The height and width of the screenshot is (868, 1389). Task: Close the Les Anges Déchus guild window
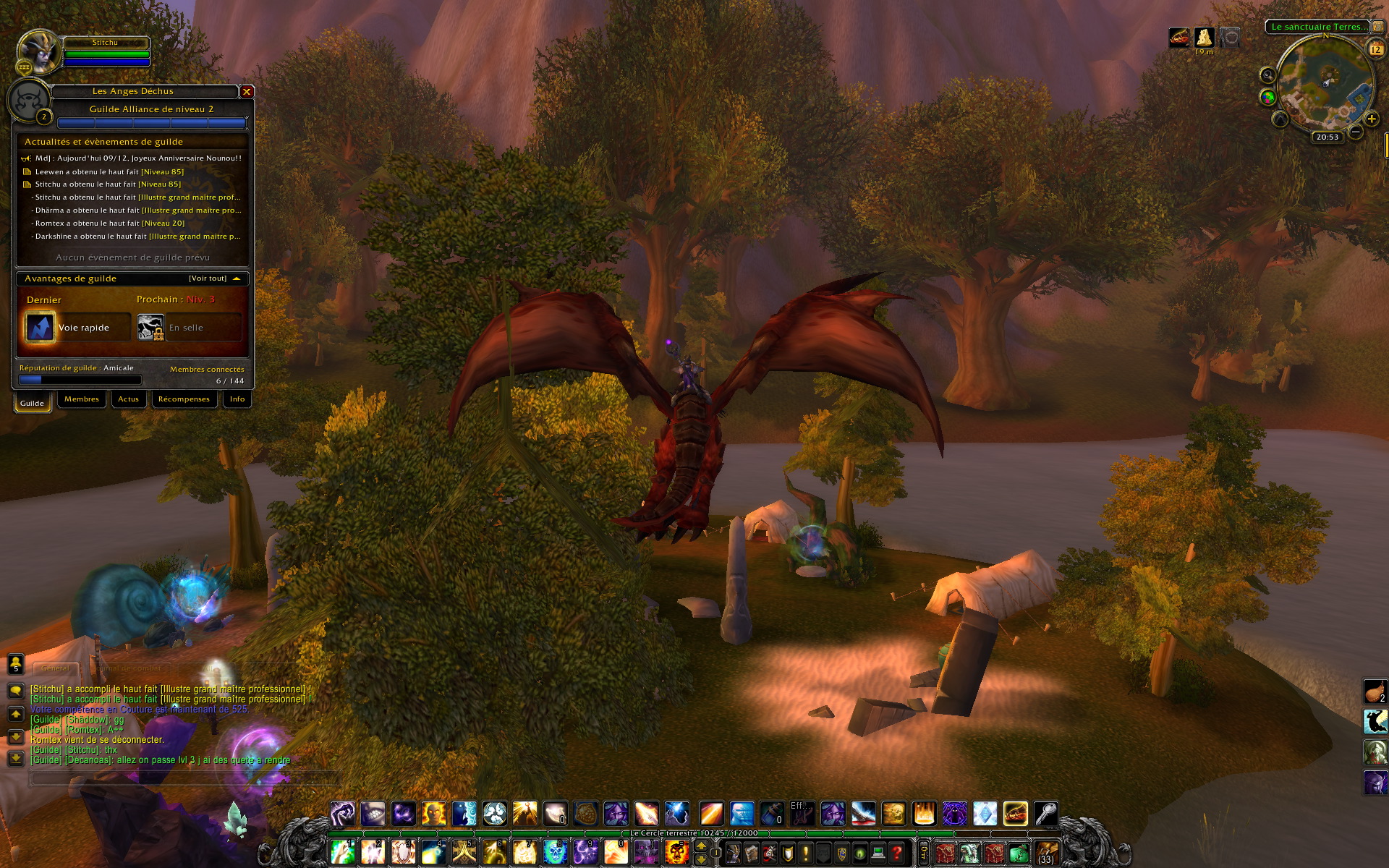click(247, 92)
